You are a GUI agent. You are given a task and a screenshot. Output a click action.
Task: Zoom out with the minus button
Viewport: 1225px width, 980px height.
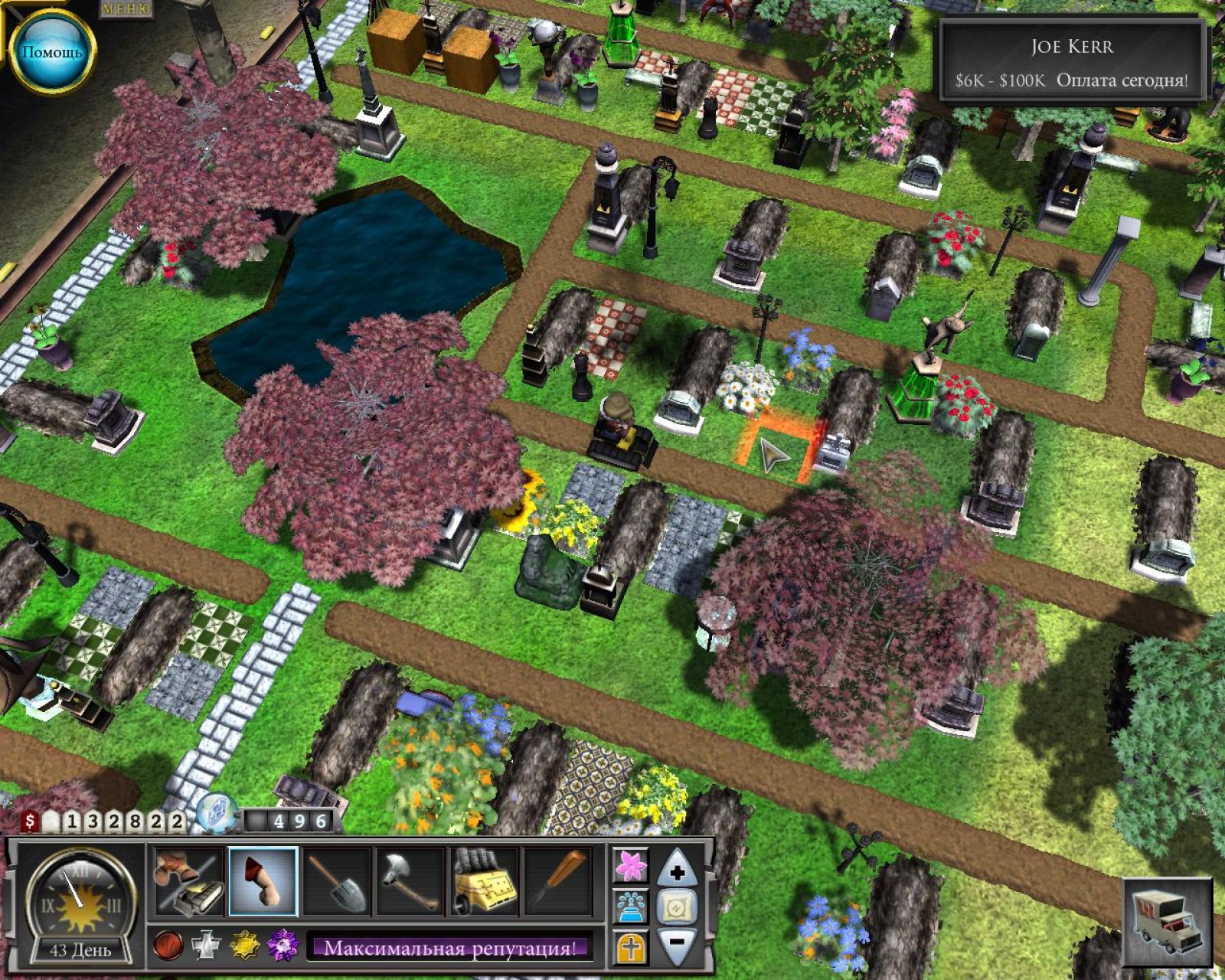click(x=678, y=944)
